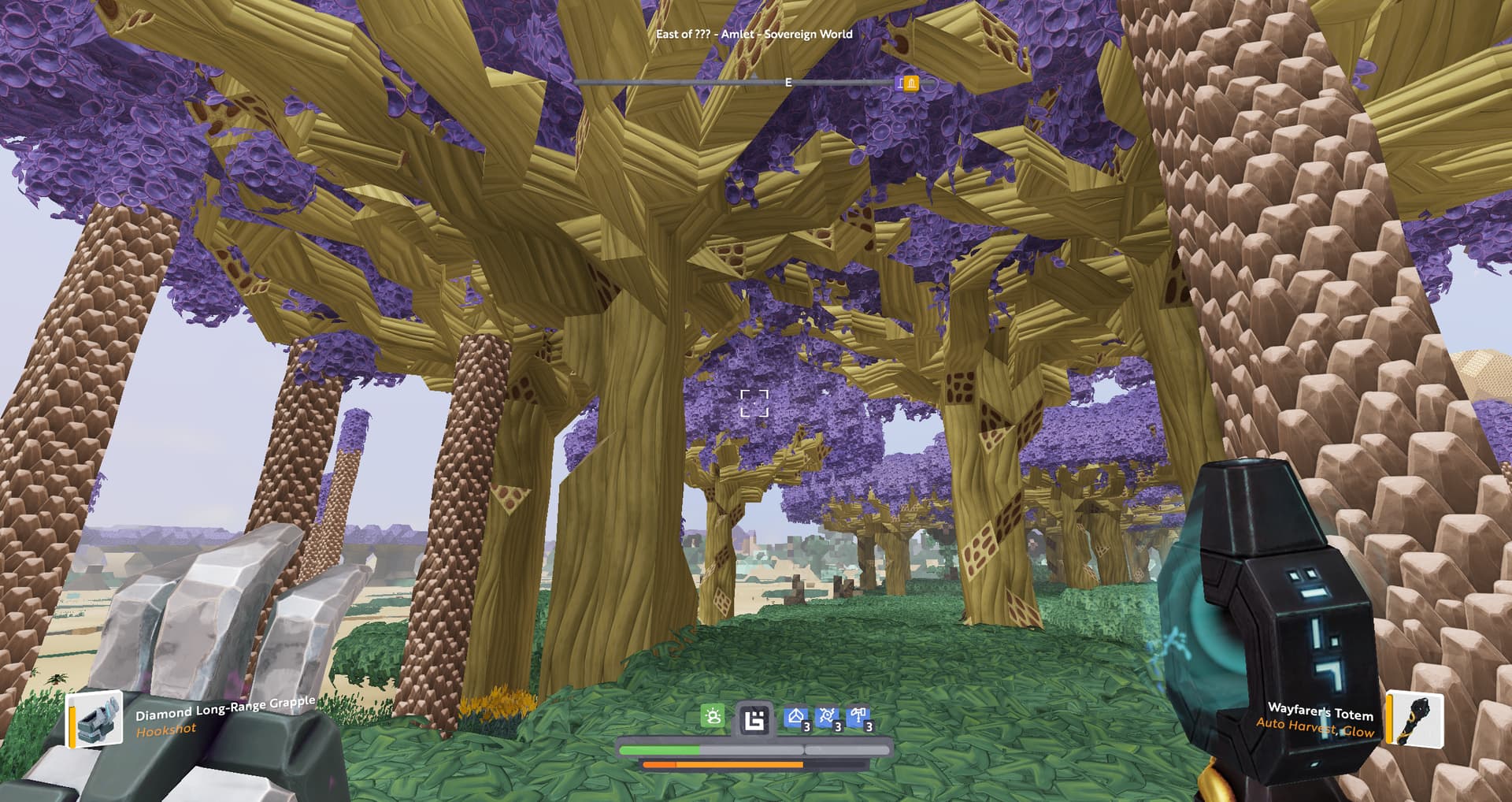The height and width of the screenshot is (802, 1512).
Task: Click the blue arrowhead buff icon
Action: click(x=796, y=717)
